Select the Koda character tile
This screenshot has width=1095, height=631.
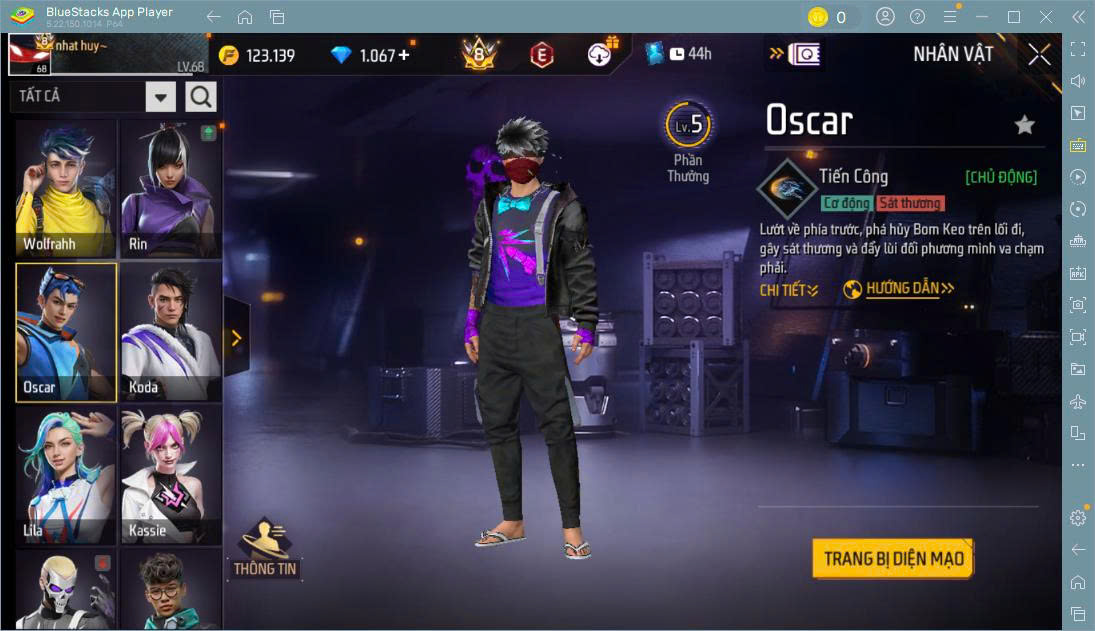(x=171, y=332)
